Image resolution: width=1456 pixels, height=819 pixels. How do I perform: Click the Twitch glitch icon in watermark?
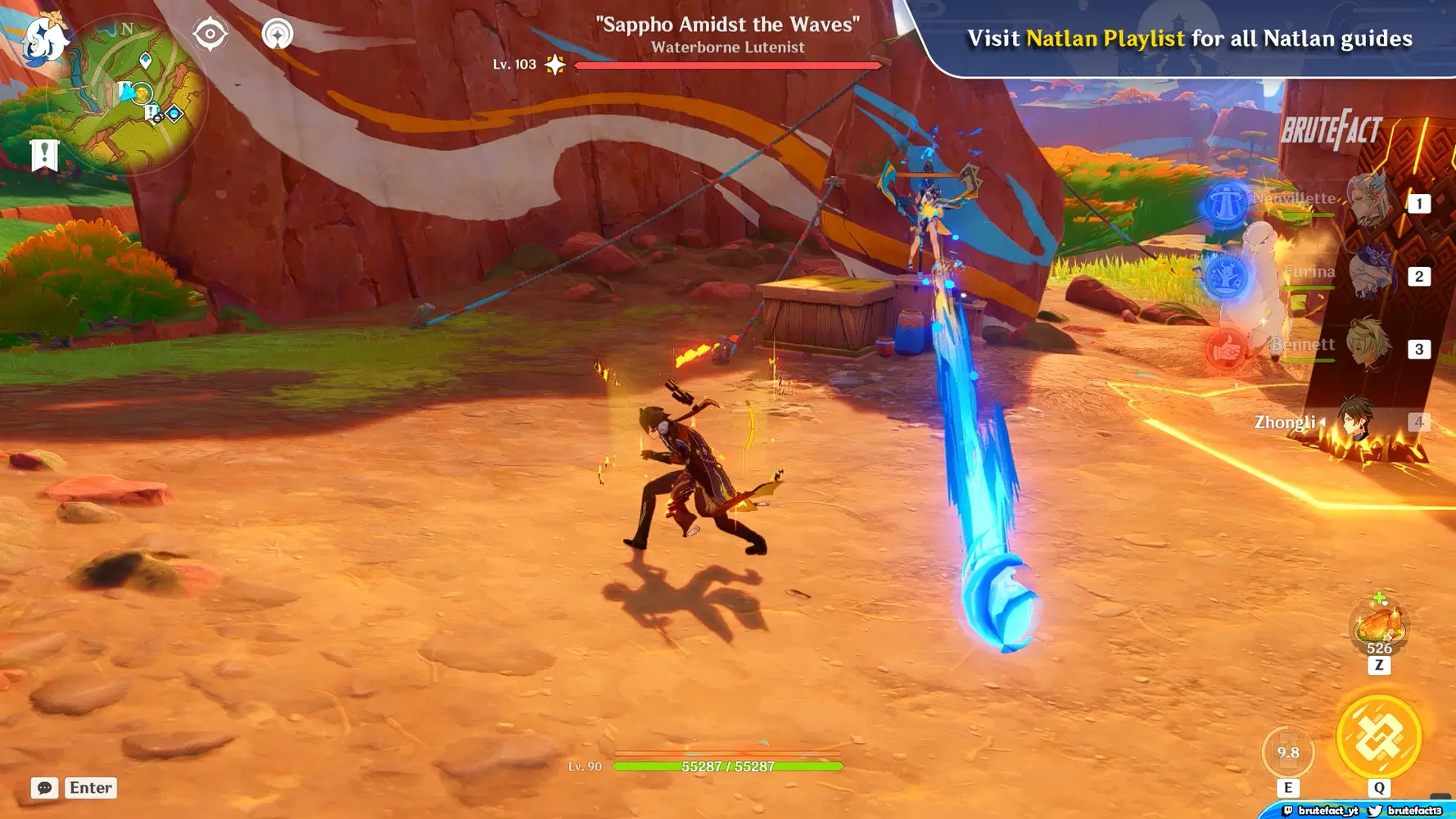pos(1290,811)
